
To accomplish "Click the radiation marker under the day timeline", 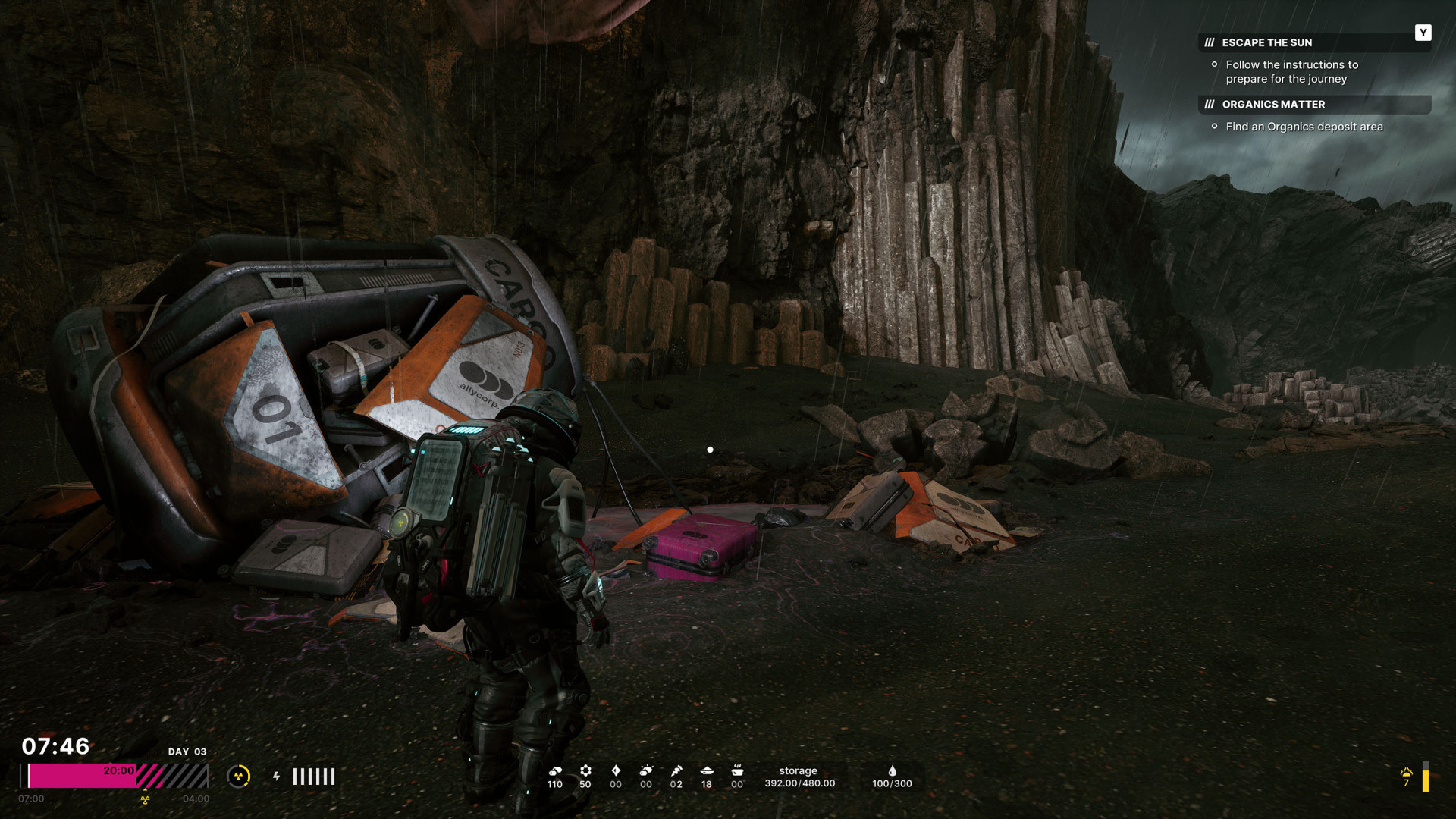I will tap(145, 799).
